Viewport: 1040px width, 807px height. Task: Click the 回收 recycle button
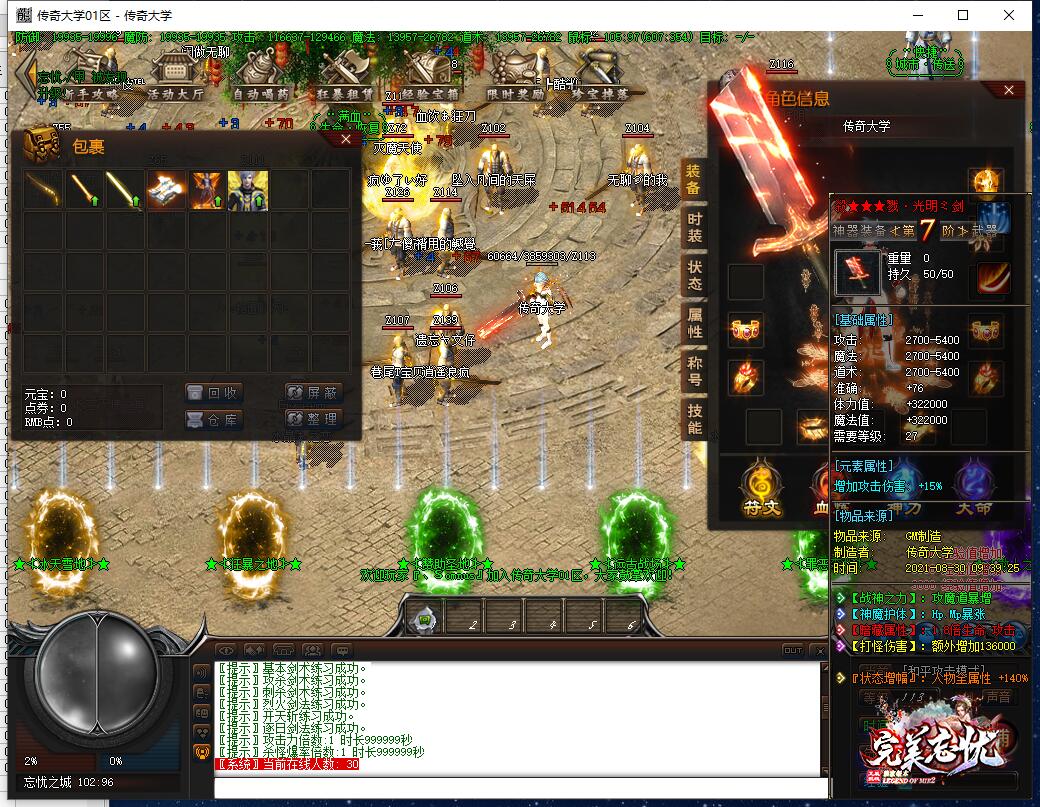(214, 393)
